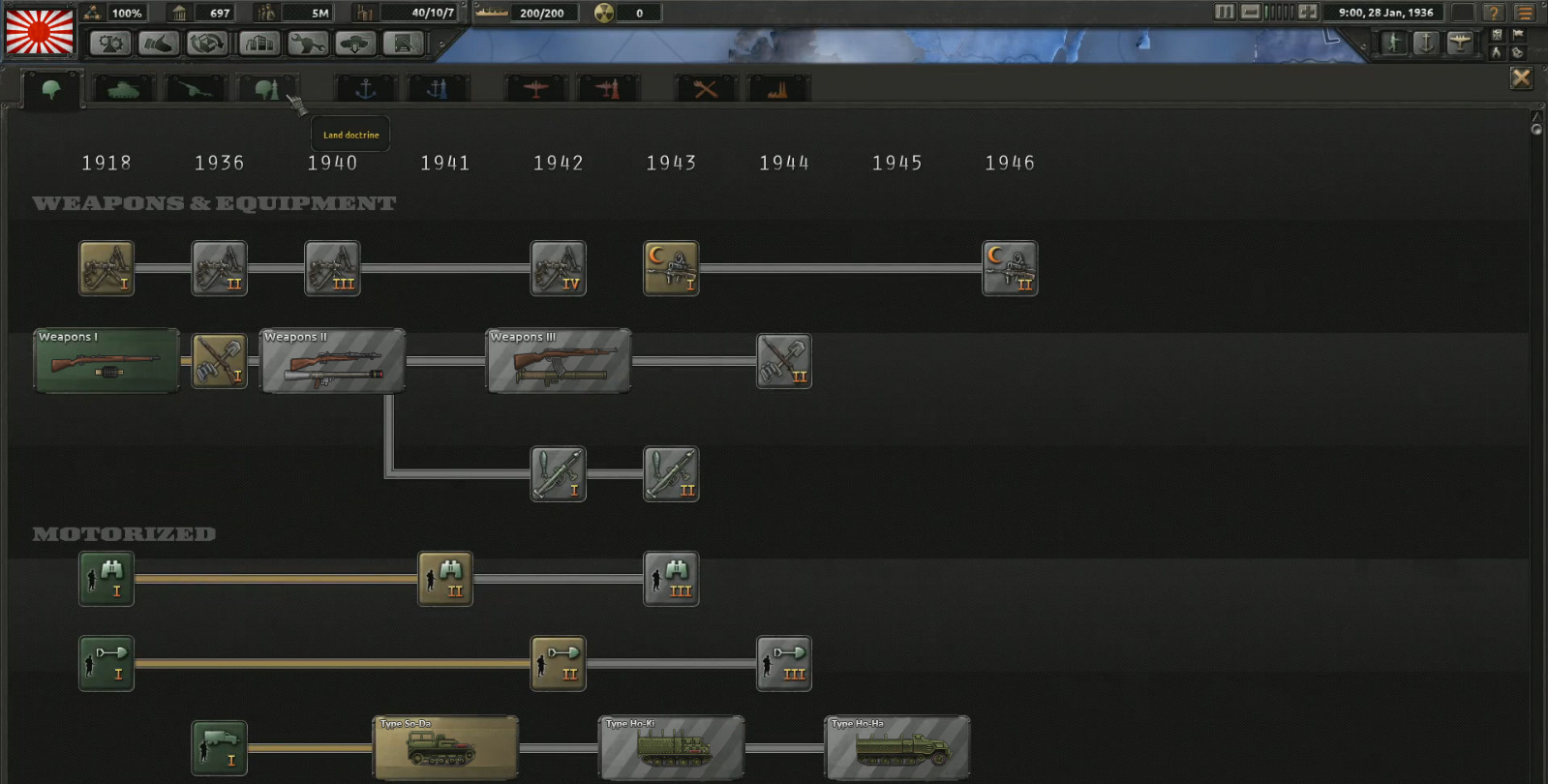Open the Trade menu icon
The height and width of the screenshot is (784, 1548).
(205, 44)
